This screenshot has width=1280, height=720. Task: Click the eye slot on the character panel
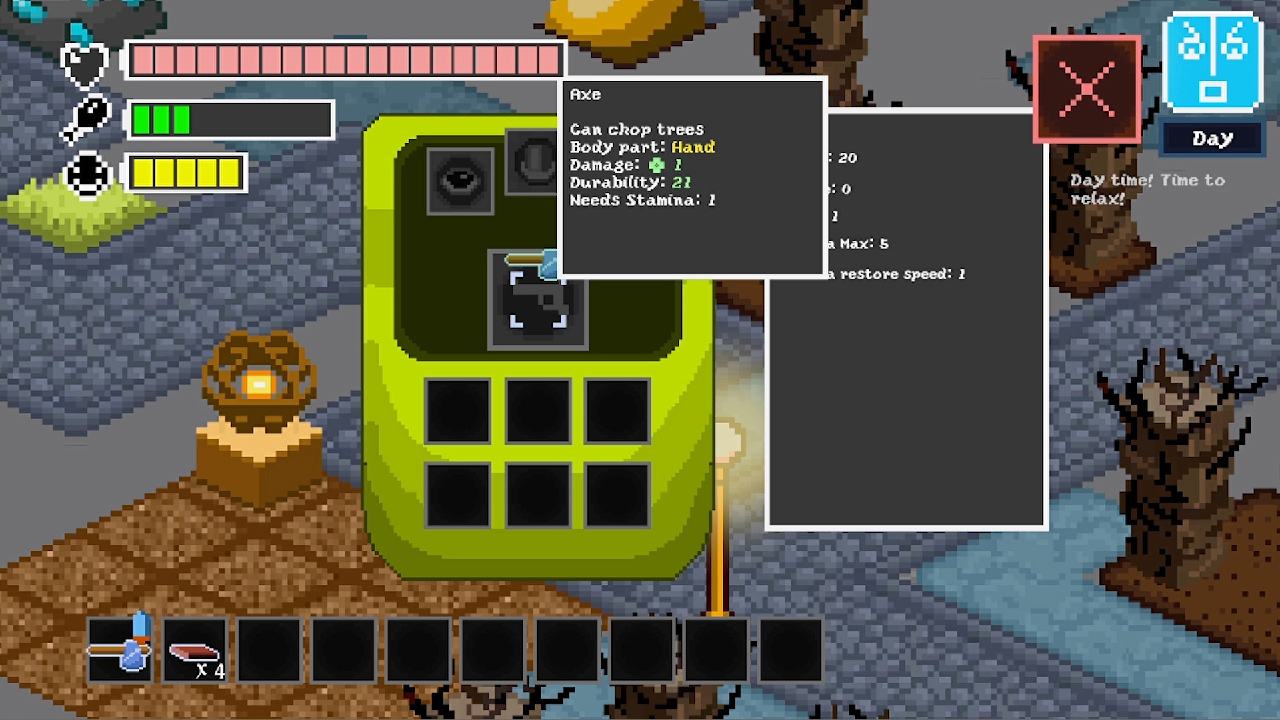coord(460,181)
